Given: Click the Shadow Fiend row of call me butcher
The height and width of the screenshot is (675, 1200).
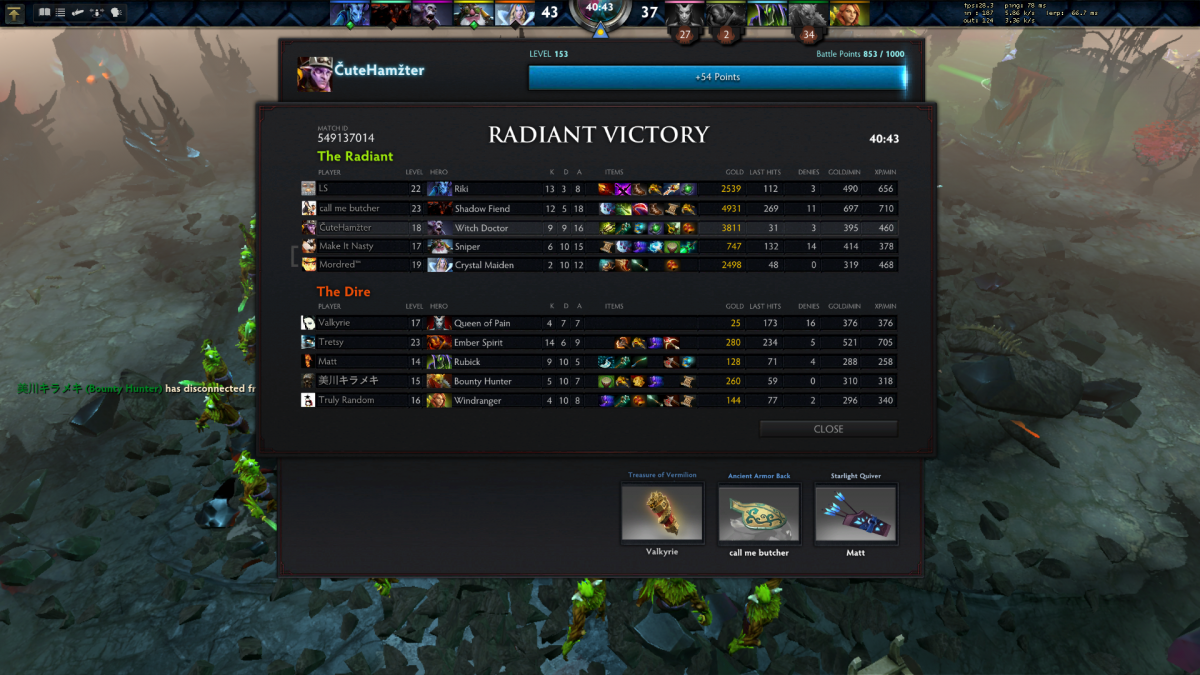Looking at the screenshot, I should point(600,209).
